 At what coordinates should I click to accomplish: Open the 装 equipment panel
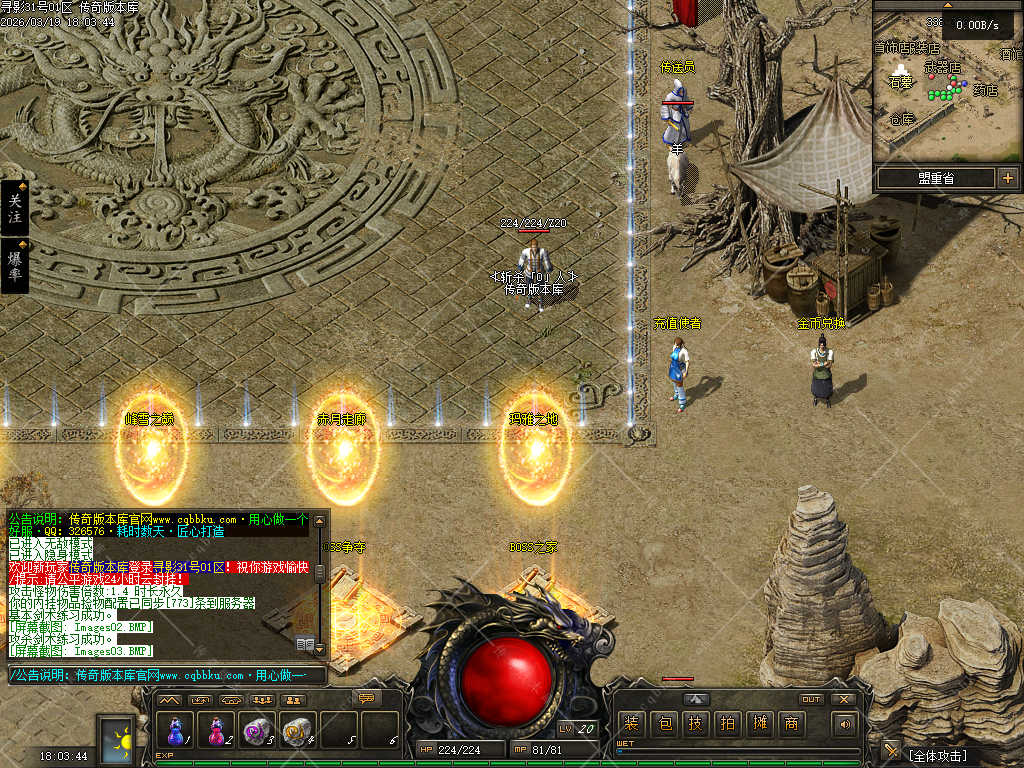(631, 724)
